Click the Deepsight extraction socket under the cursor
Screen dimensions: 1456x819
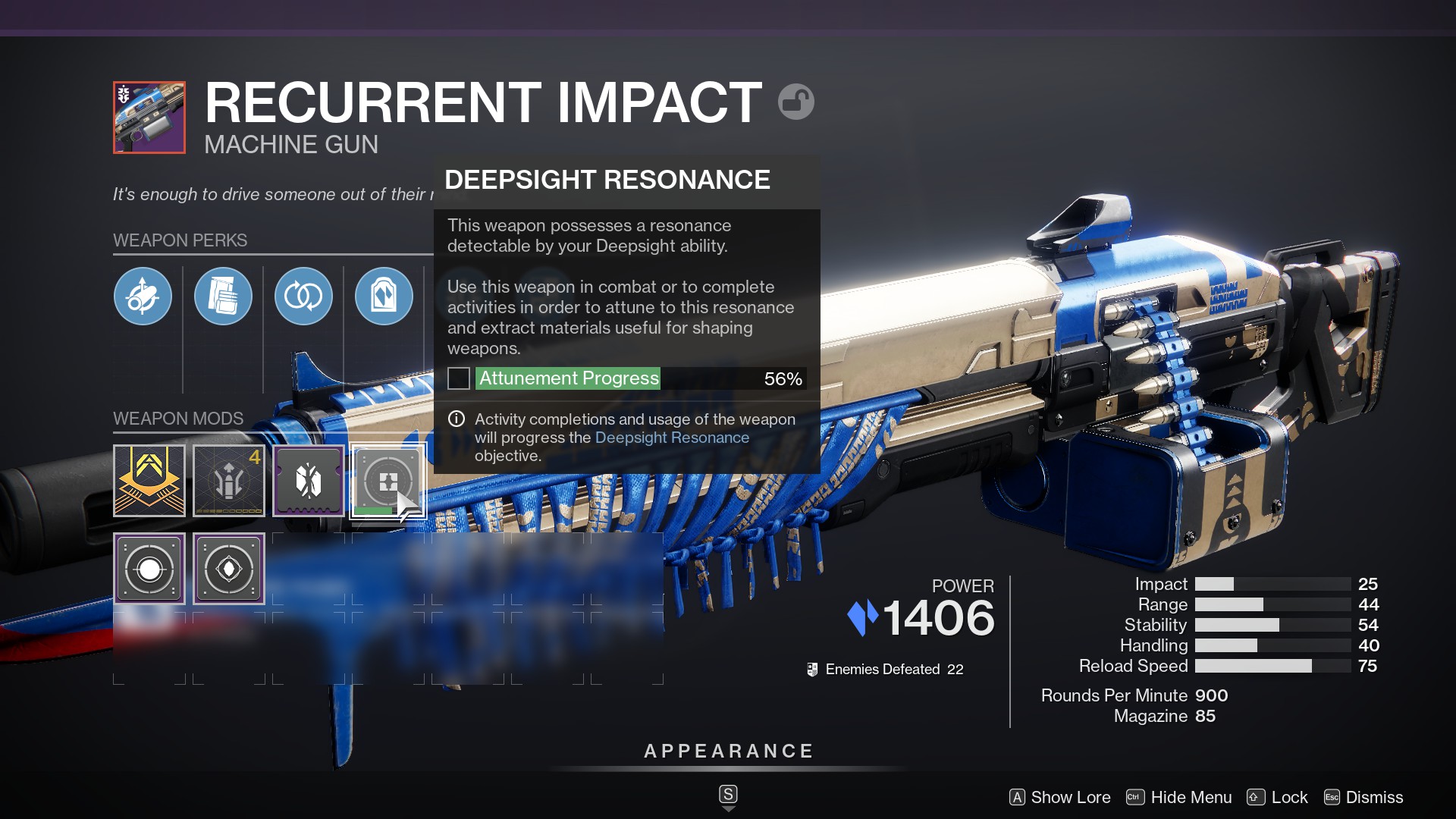[x=388, y=480]
